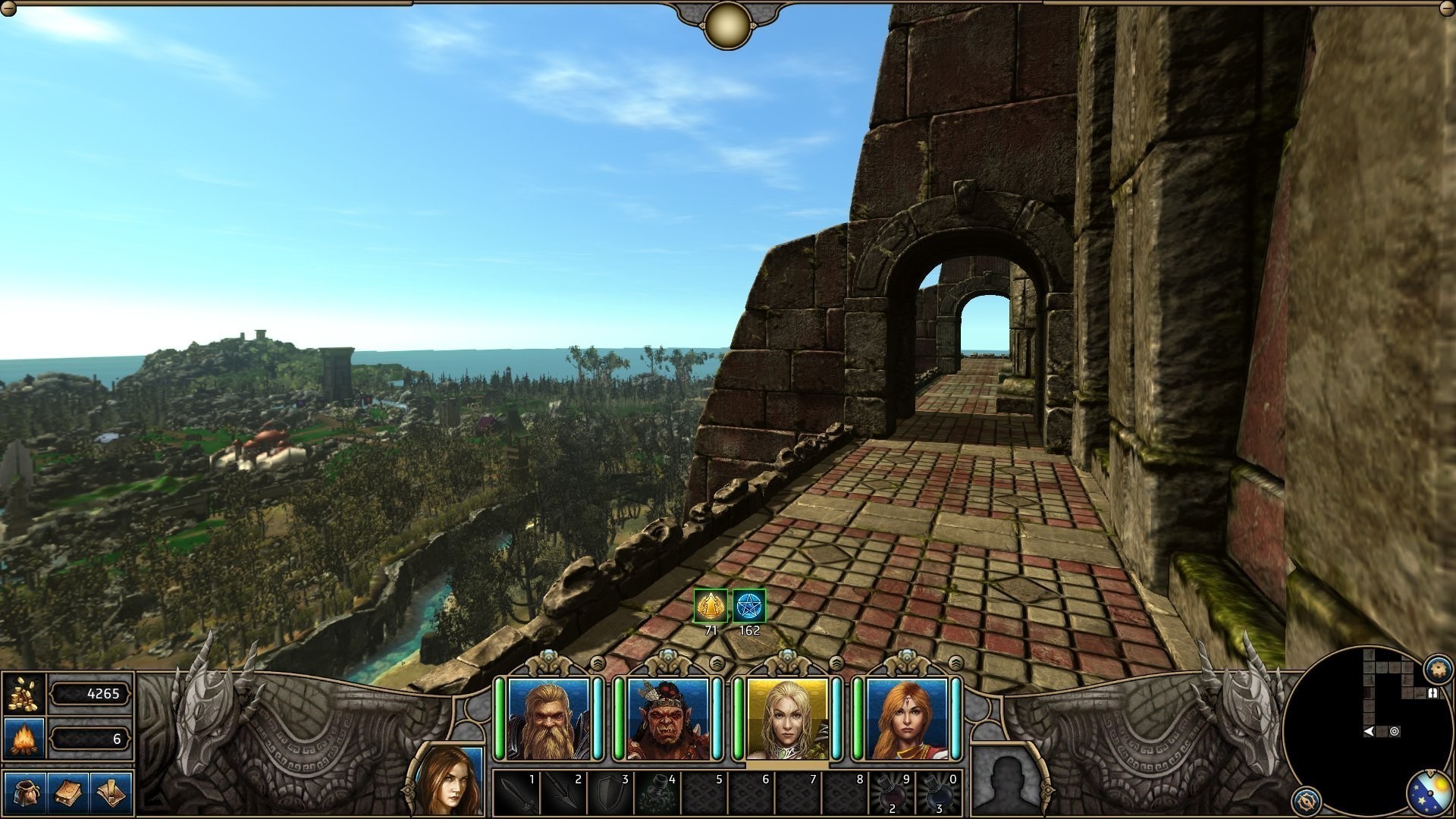The width and height of the screenshot is (1456, 819).
Task: Select the blonde elf portrait
Action: tap(787, 719)
